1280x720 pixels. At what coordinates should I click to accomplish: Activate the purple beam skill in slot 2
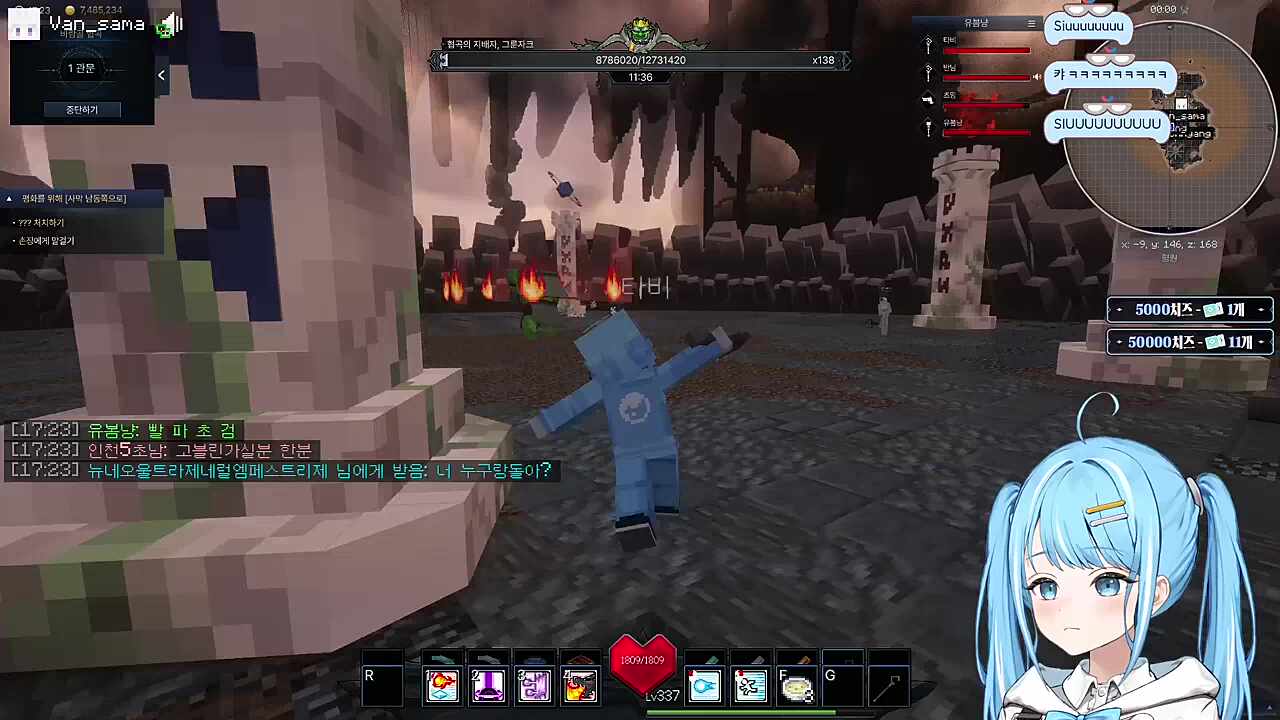[x=489, y=686]
